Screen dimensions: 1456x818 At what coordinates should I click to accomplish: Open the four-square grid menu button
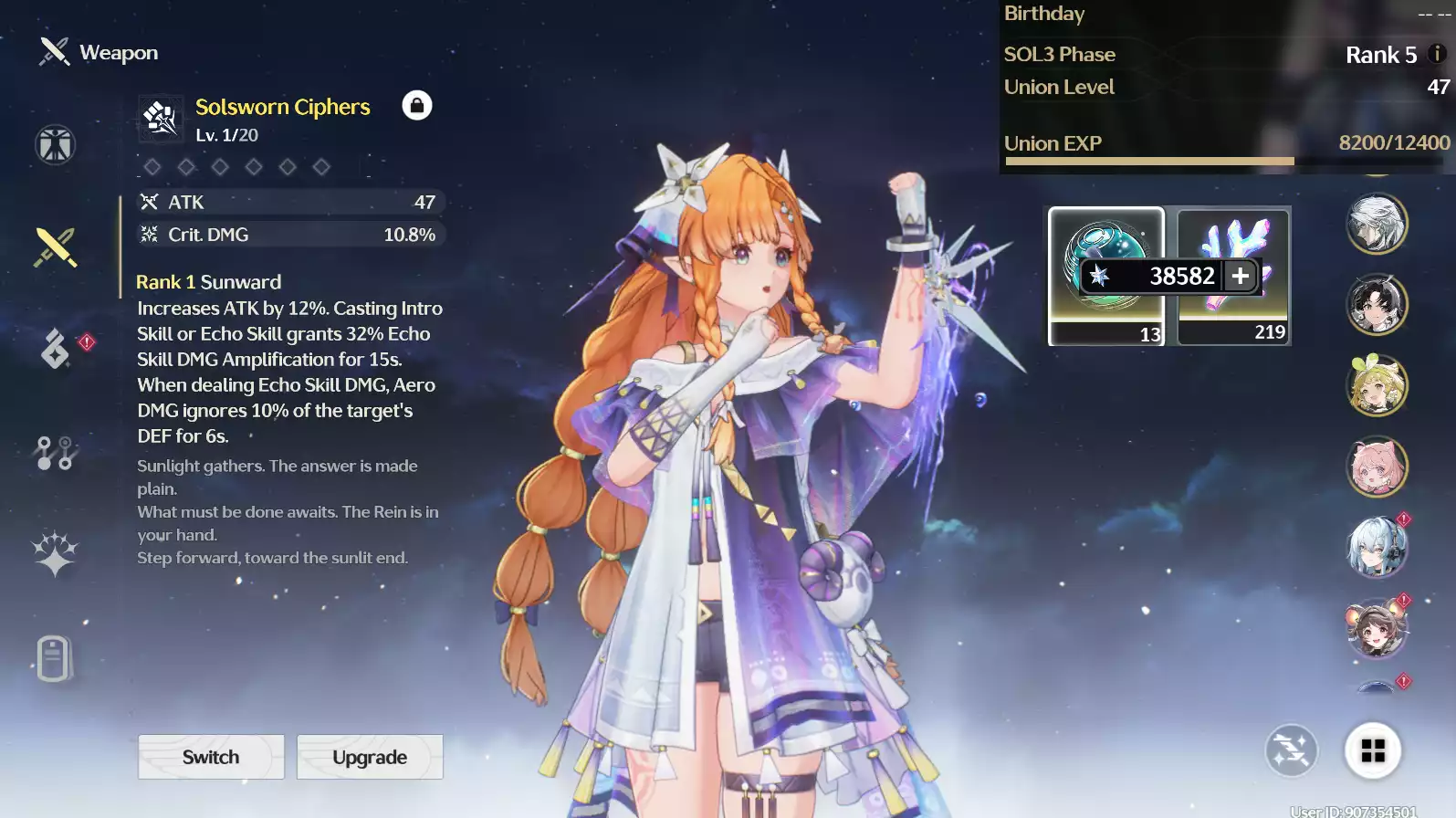[x=1373, y=750]
